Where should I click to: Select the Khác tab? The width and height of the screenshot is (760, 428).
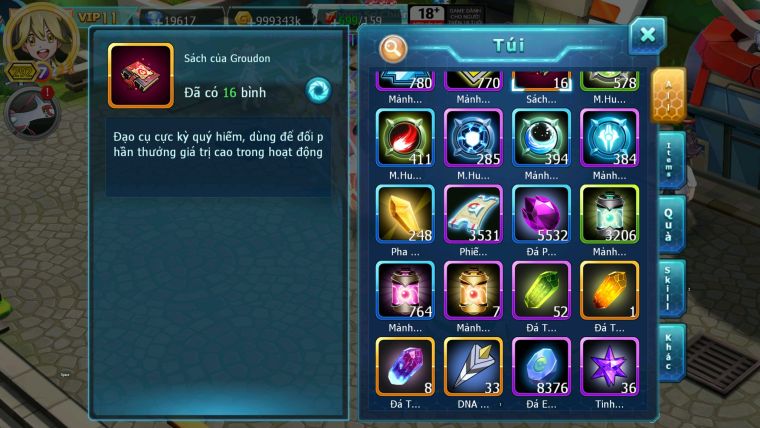671,351
